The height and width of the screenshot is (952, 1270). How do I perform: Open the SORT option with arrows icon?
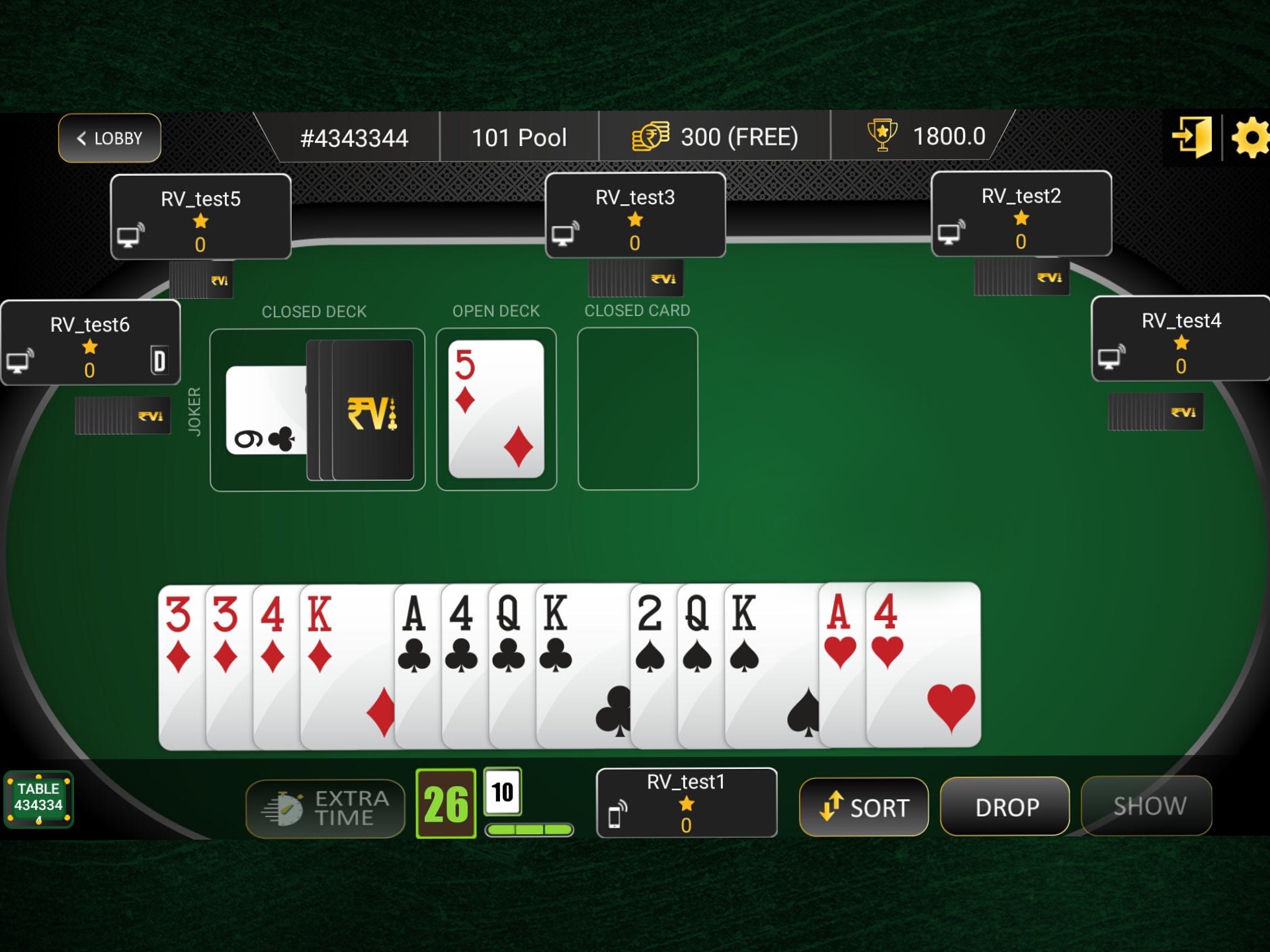click(x=863, y=807)
